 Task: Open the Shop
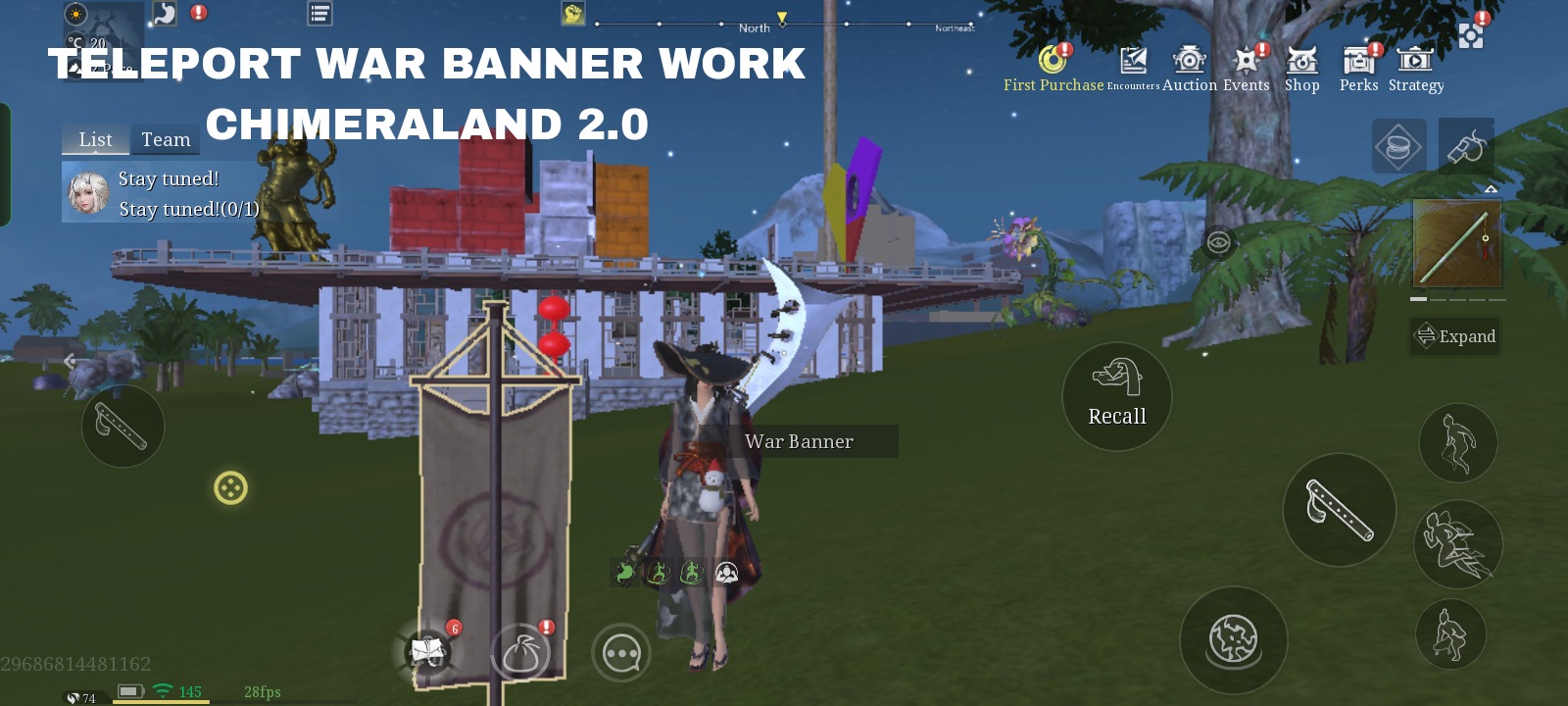pos(1301,68)
